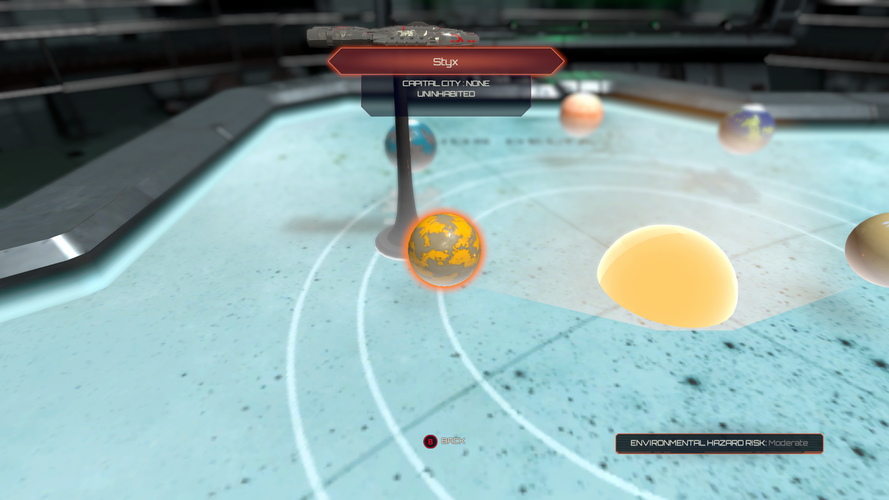The height and width of the screenshot is (500, 889).
Task: Select the pale orange planet at the back
Action: pos(581,113)
